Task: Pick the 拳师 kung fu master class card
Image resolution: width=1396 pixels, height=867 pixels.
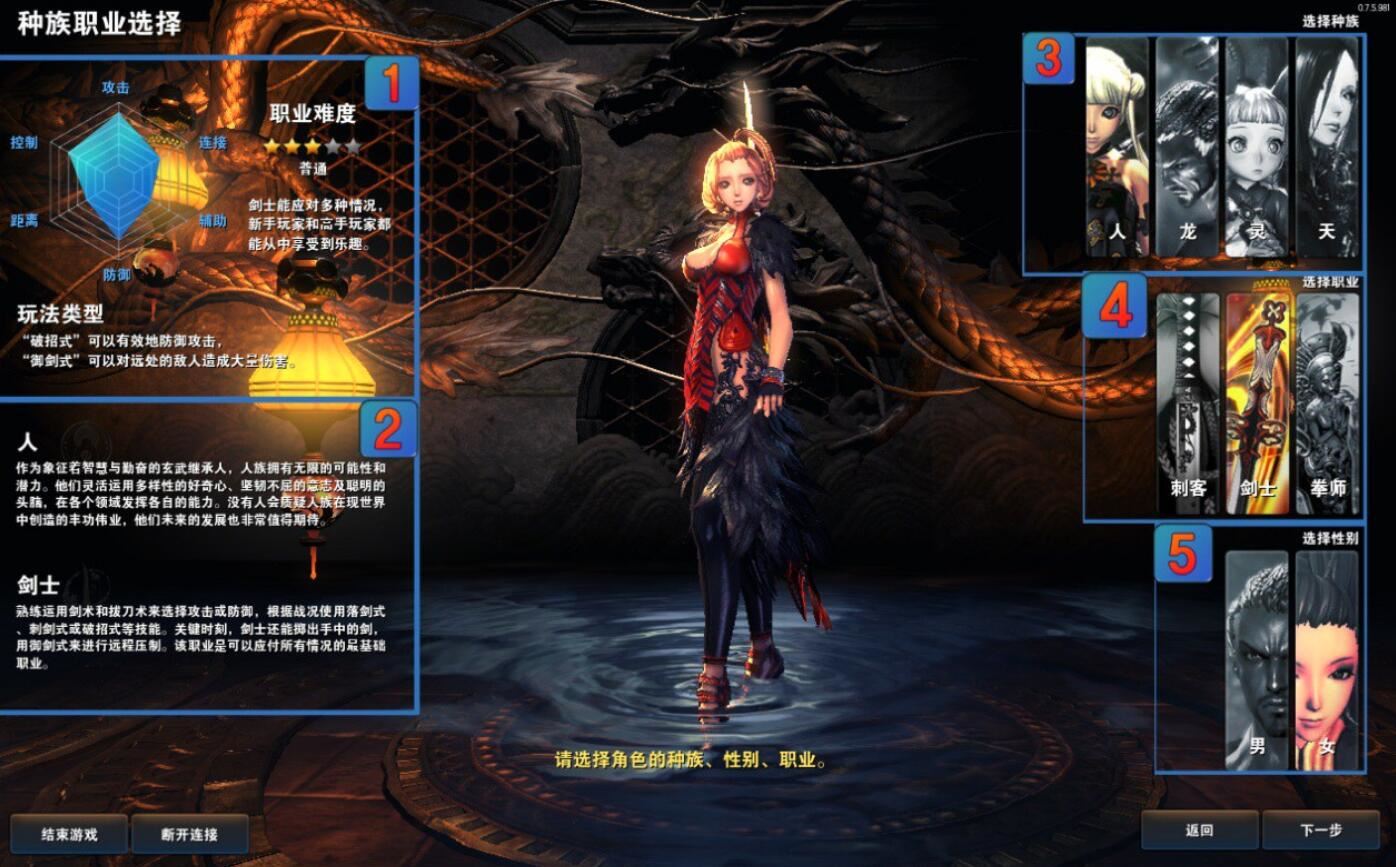Action: 1327,403
